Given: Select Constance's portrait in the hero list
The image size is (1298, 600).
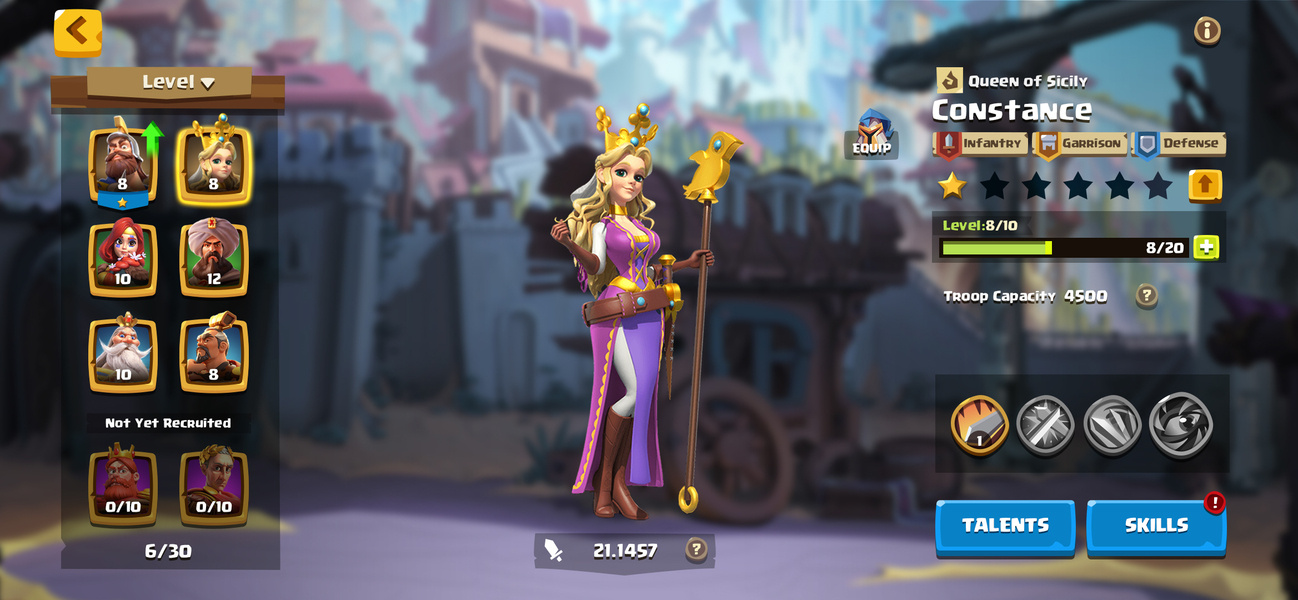Looking at the screenshot, I should 213,162.
